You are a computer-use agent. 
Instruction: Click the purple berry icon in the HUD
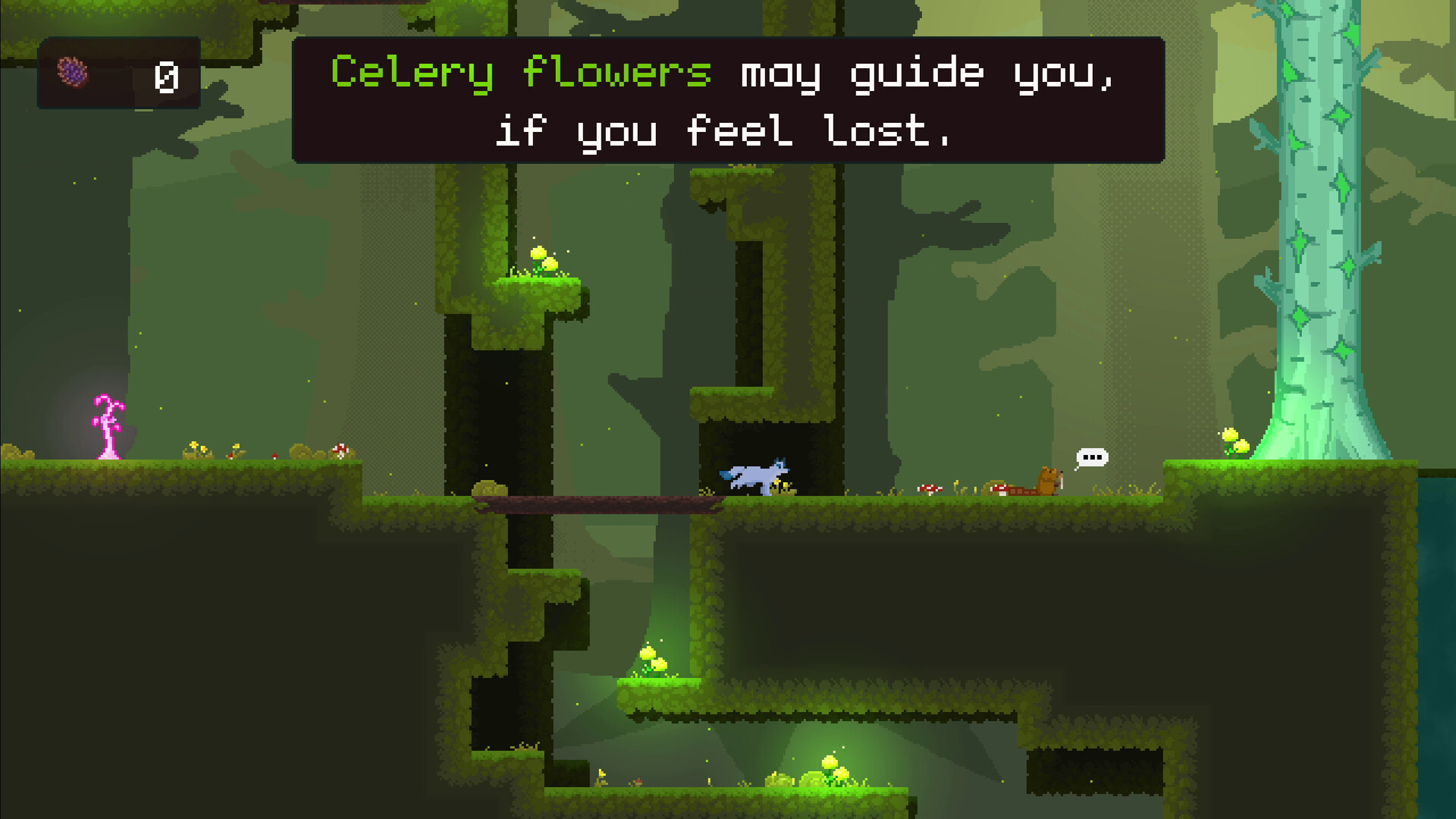tap(73, 72)
